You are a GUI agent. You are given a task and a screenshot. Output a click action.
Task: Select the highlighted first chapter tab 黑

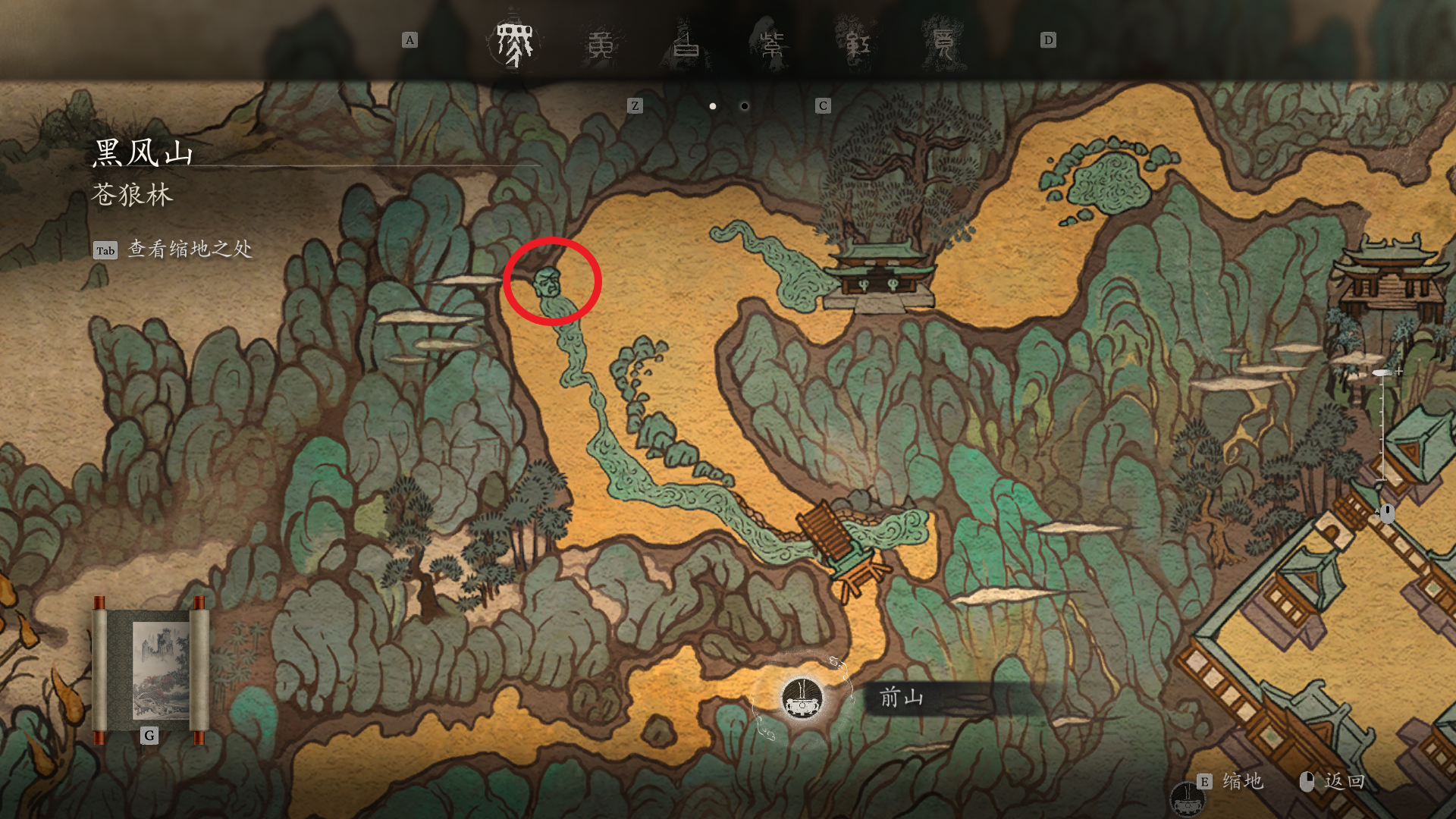point(515,43)
